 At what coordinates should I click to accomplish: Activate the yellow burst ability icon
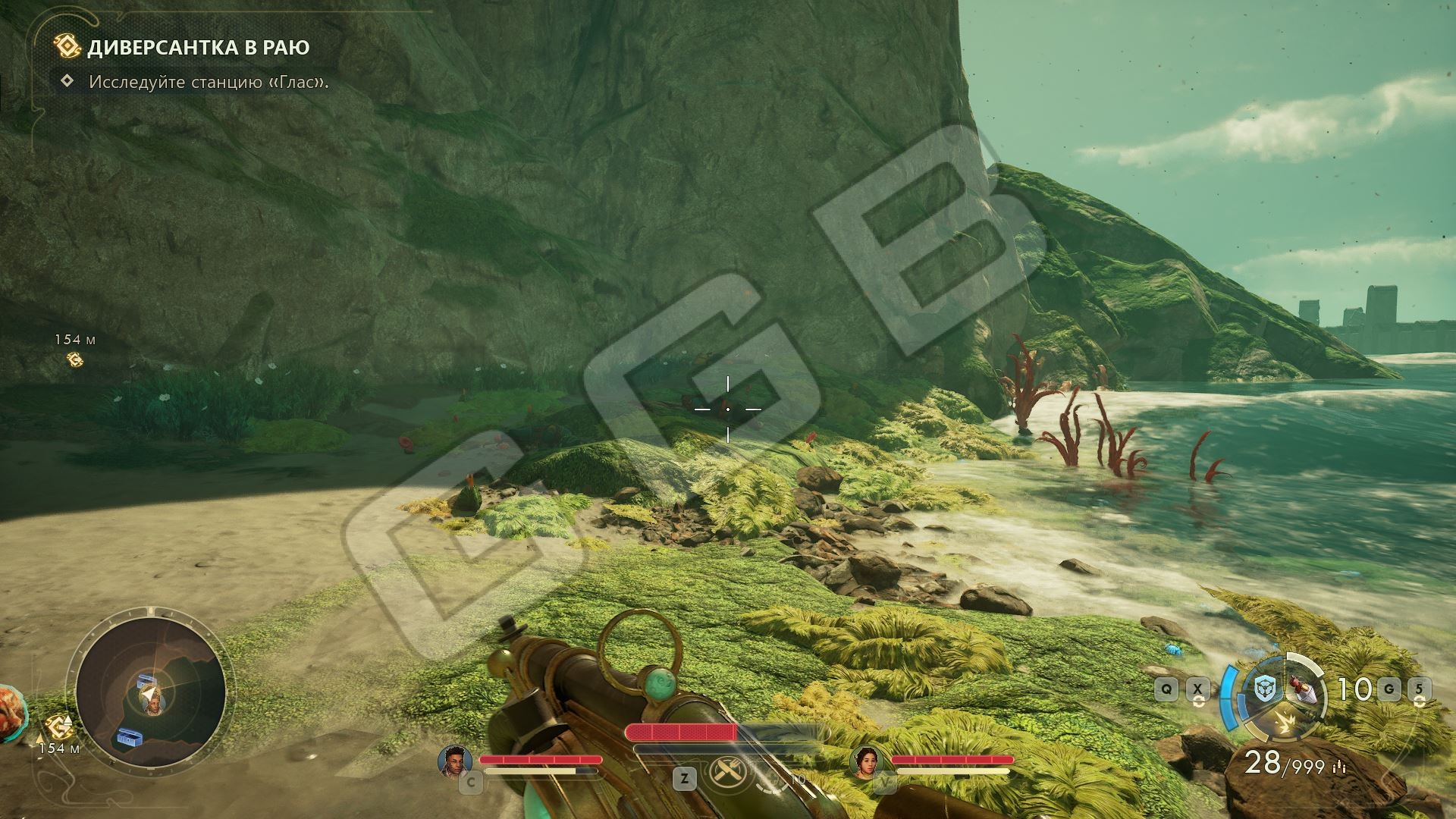click(1283, 724)
